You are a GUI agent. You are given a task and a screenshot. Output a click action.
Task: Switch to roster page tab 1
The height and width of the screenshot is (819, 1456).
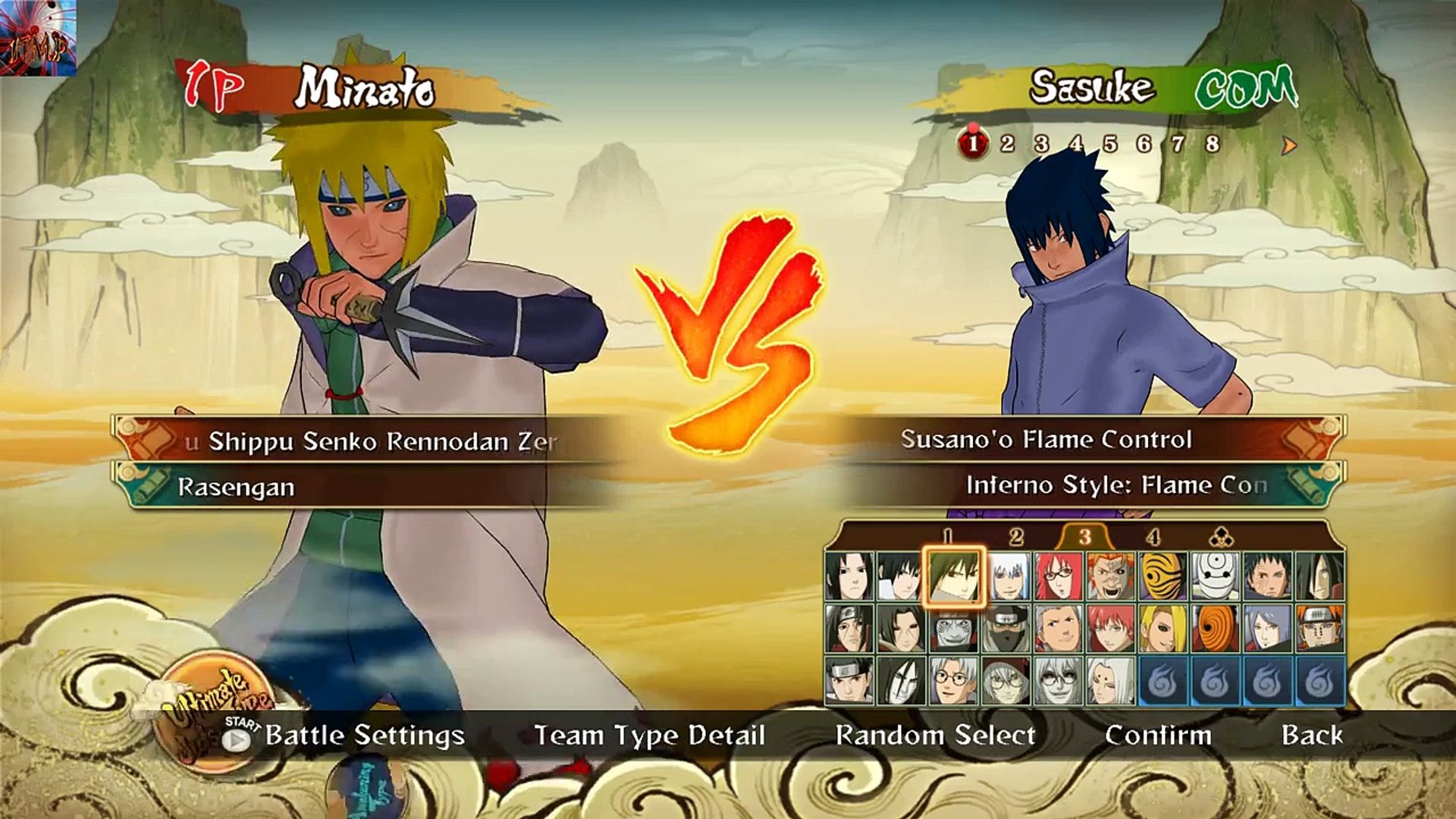(x=947, y=537)
